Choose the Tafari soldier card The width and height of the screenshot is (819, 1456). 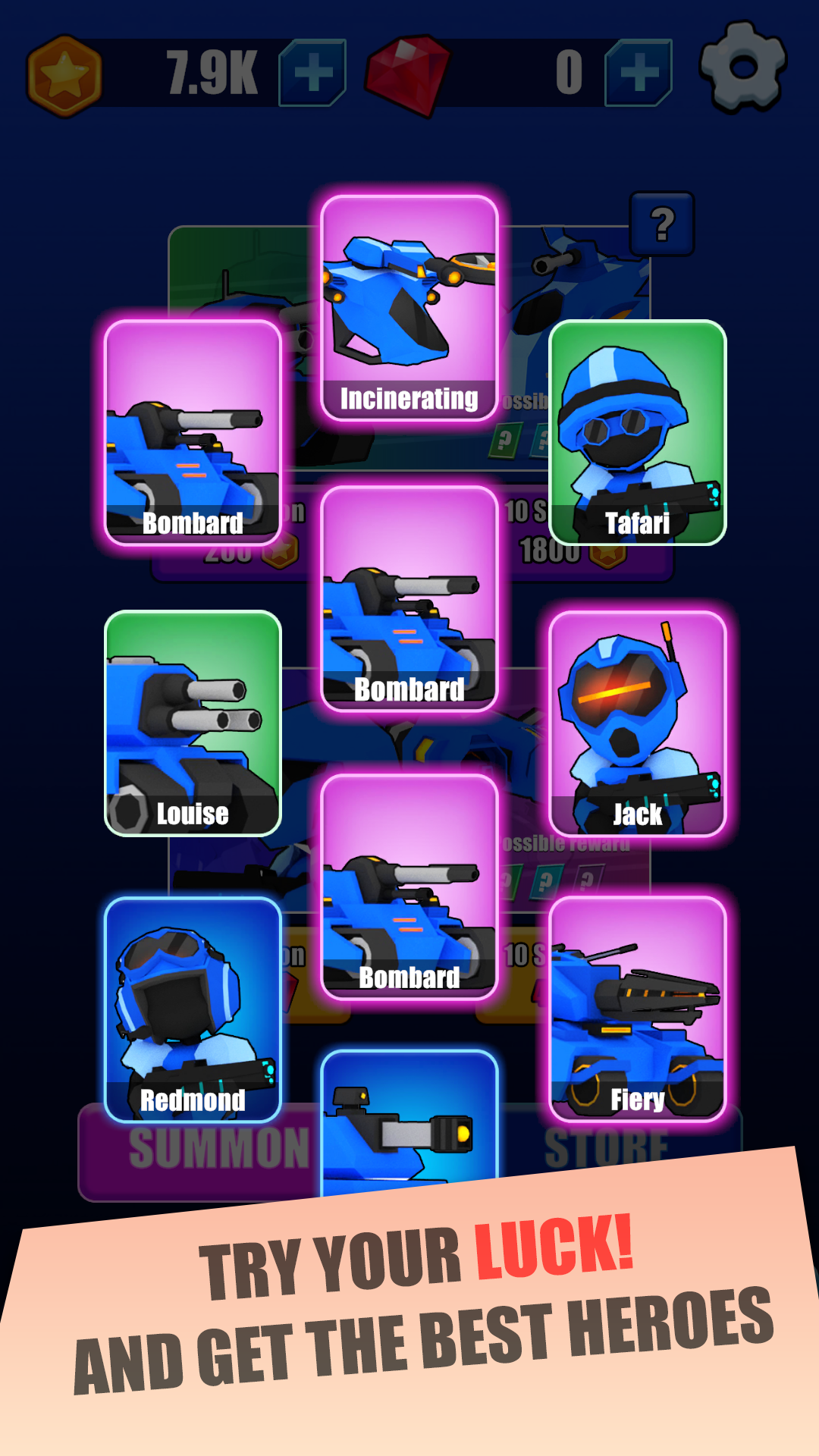pos(637,432)
